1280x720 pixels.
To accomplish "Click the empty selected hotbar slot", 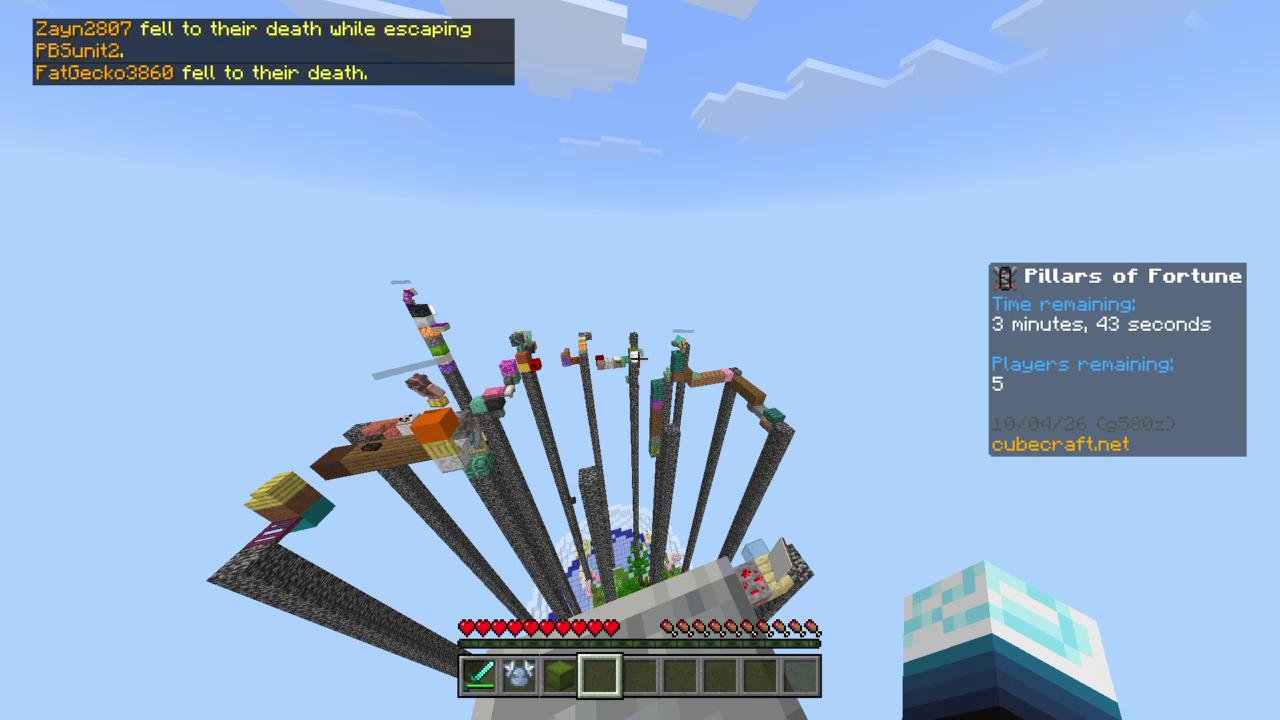I will [600, 675].
